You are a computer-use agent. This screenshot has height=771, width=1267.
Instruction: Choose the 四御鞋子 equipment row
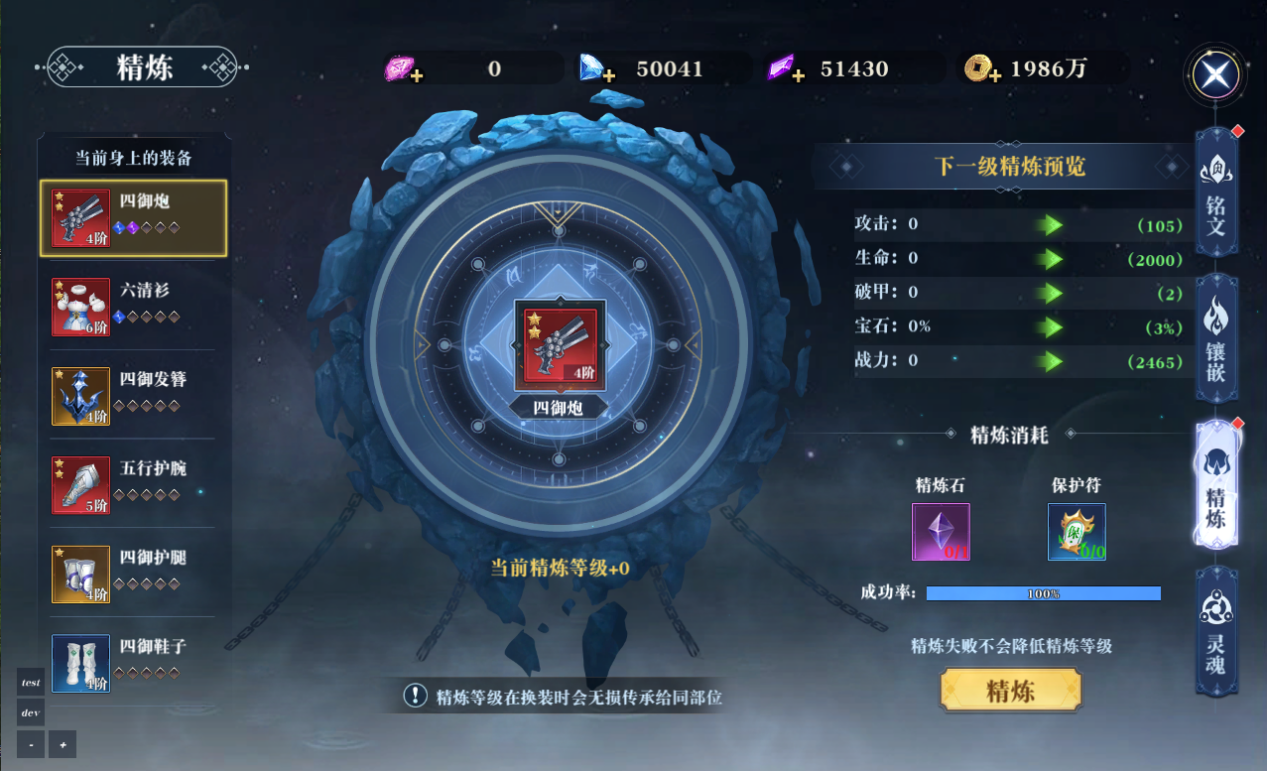(133, 661)
